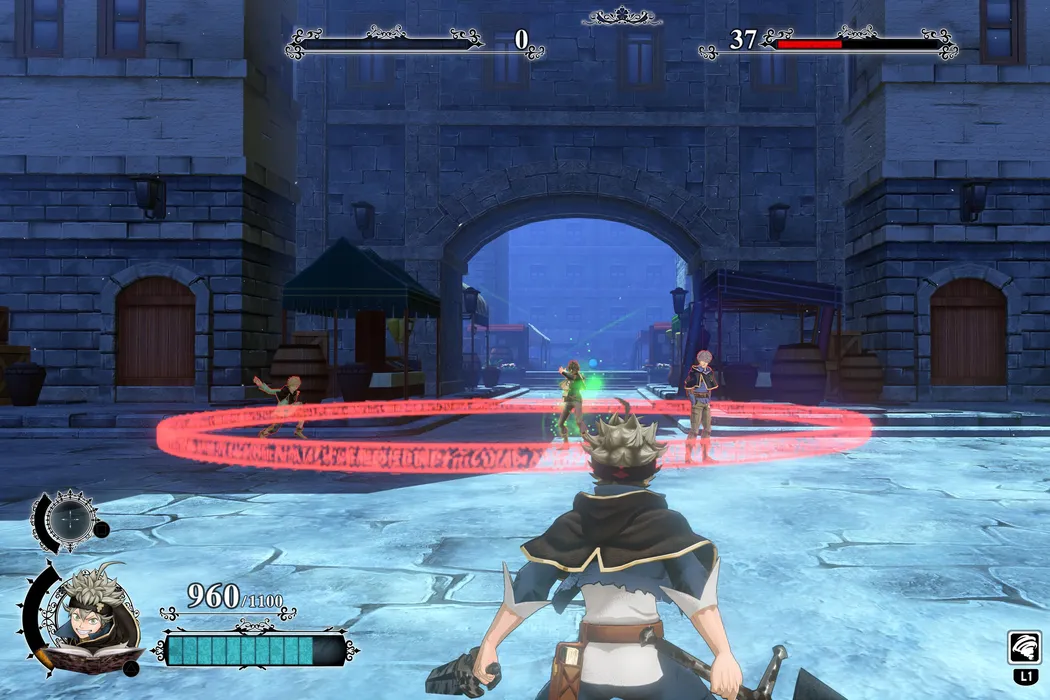Select the round radar icon above the portrait
The image size is (1050, 700).
click(72, 518)
